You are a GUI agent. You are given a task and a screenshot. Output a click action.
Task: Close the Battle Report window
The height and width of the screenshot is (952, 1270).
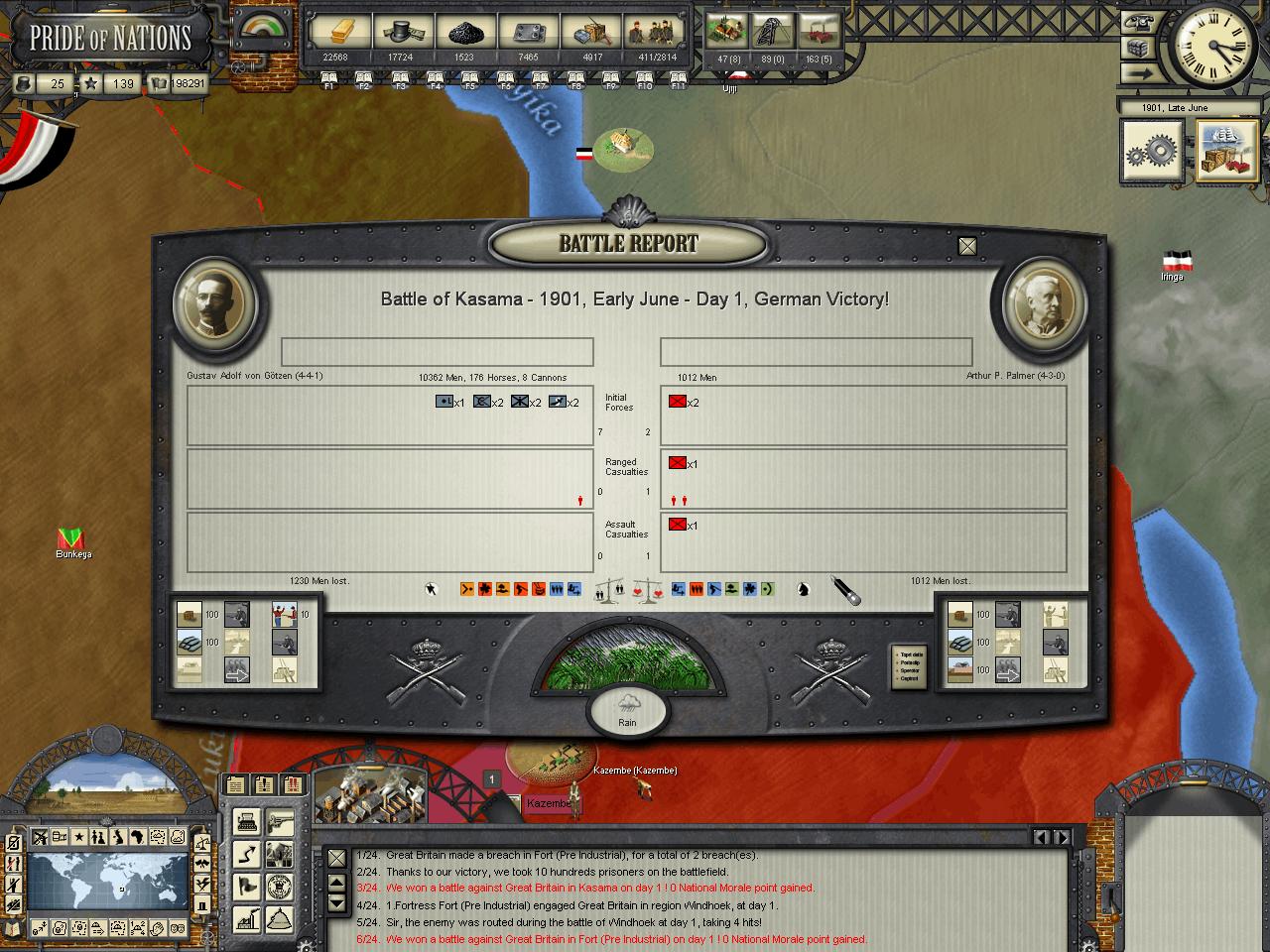click(x=967, y=246)
